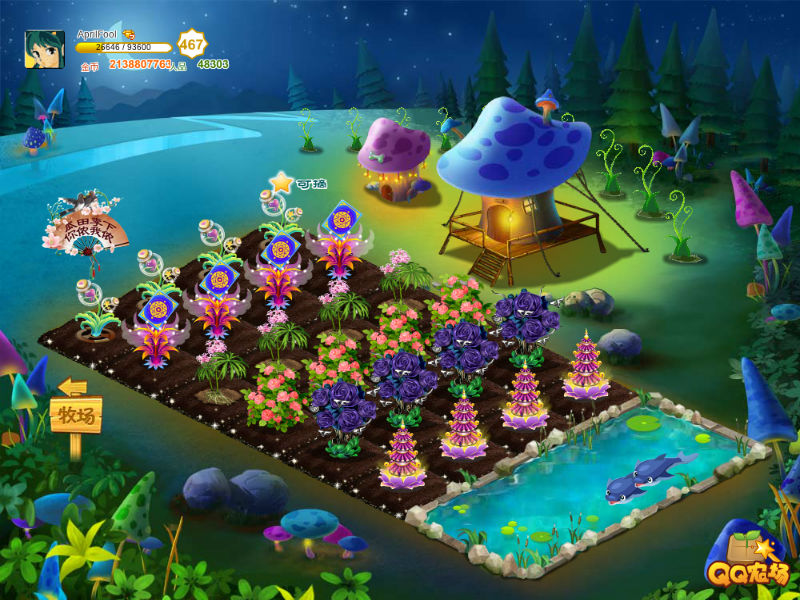Viewport: 800px width, 600px height.
Task: Open the AprilFool player avatar profile
Action: (45, 49)
